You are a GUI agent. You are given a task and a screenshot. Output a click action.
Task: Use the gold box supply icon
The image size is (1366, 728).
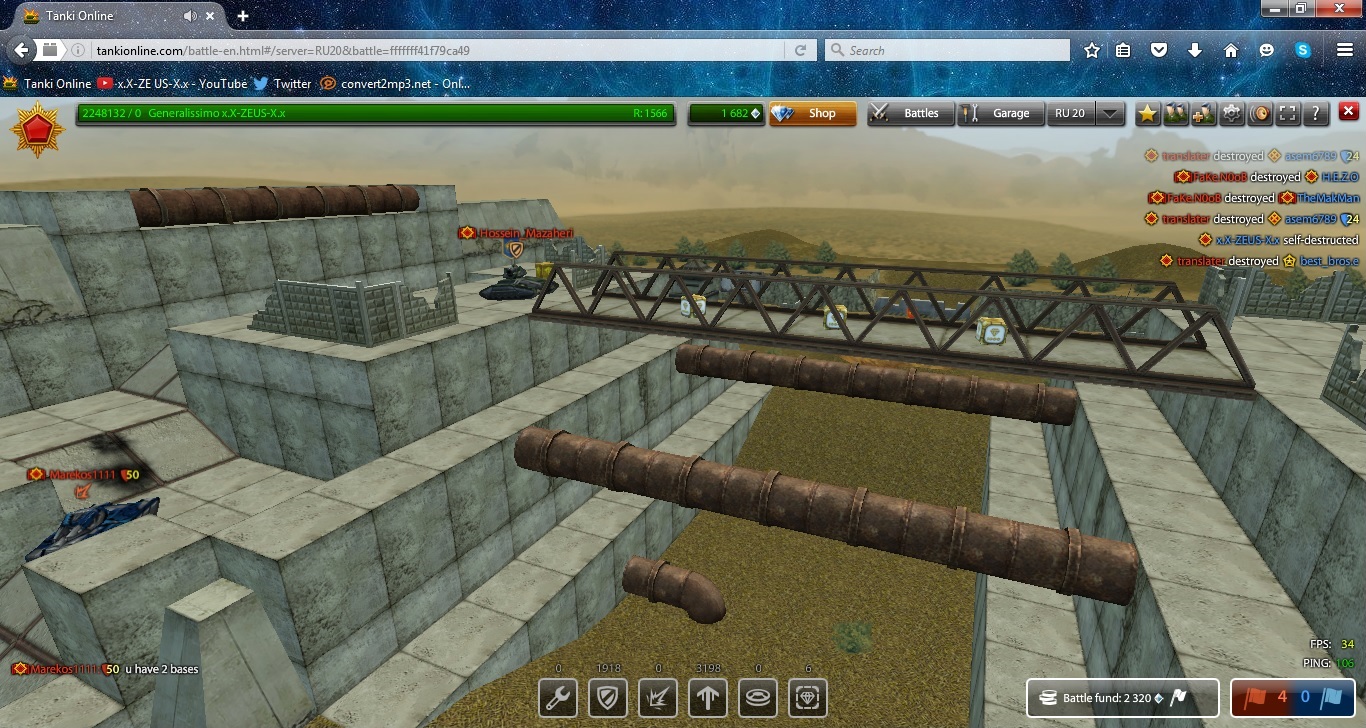tap(808, 698)
